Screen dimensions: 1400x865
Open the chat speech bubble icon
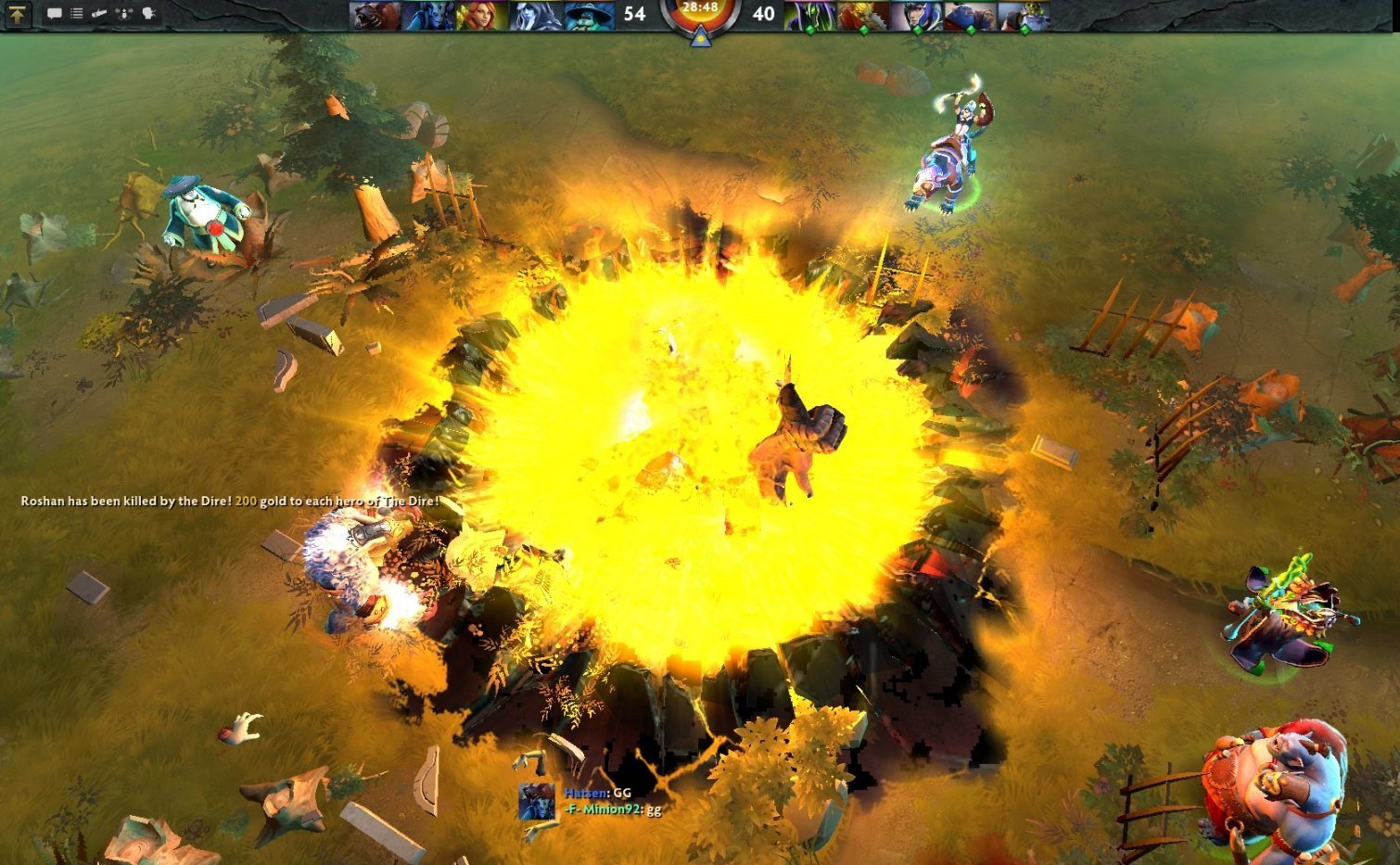click(54, 14)
